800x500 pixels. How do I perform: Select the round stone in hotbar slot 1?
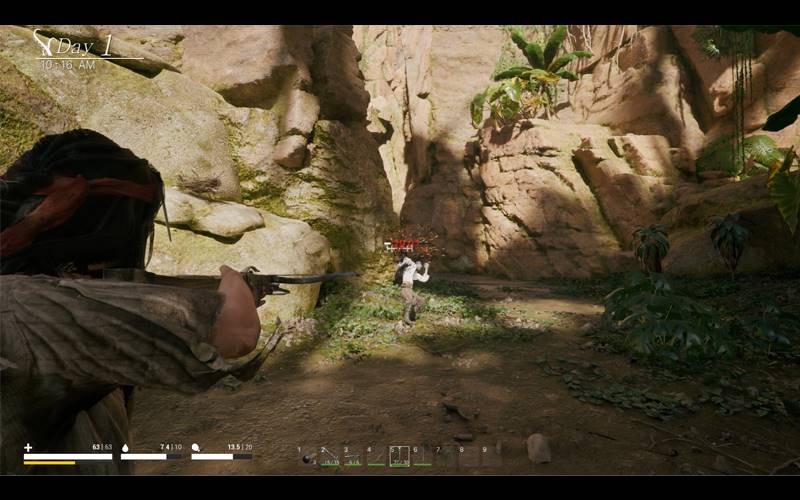[x=306, y=458]
